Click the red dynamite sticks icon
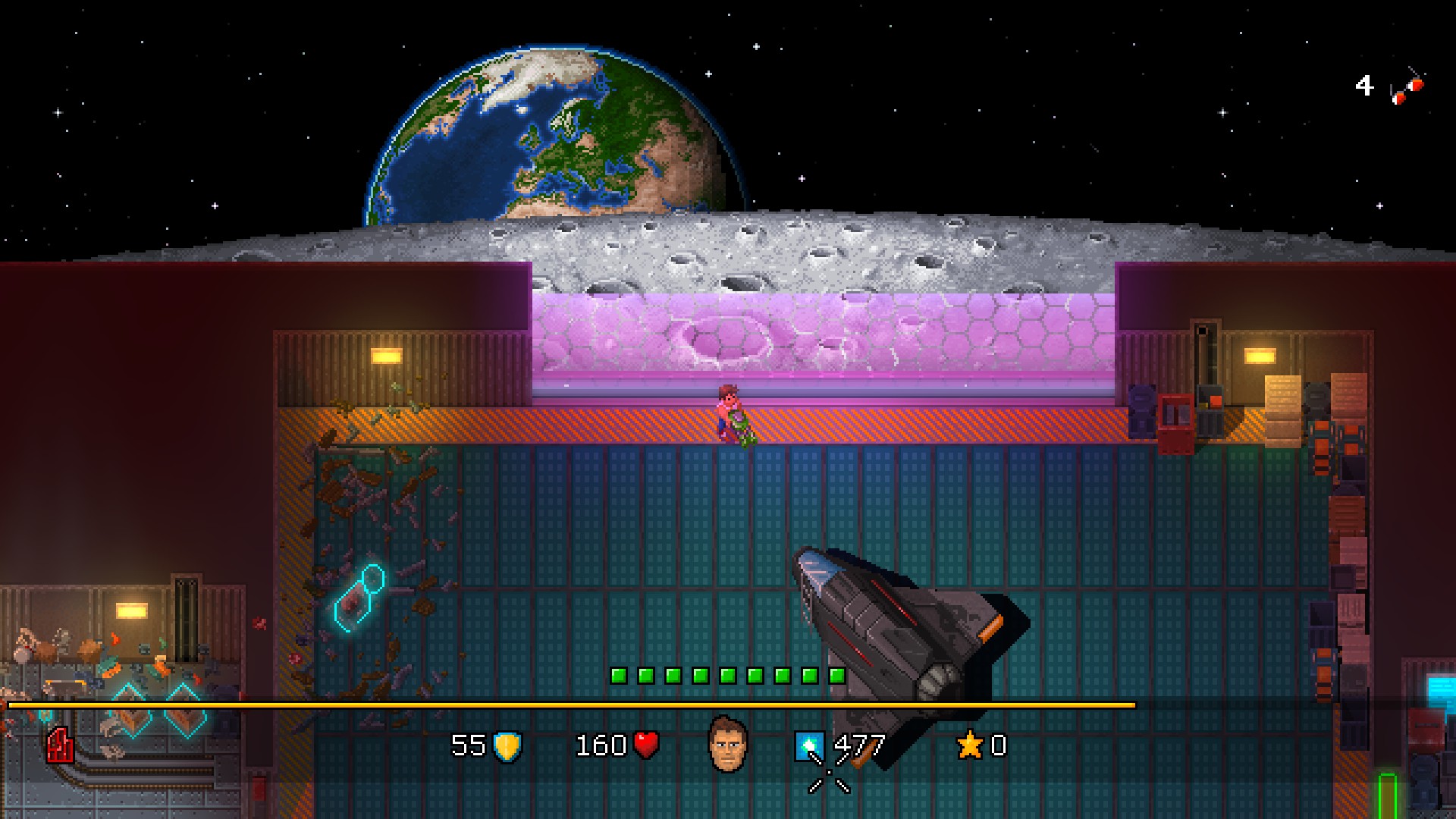1456x819 pixels. tap(1407, 89)
